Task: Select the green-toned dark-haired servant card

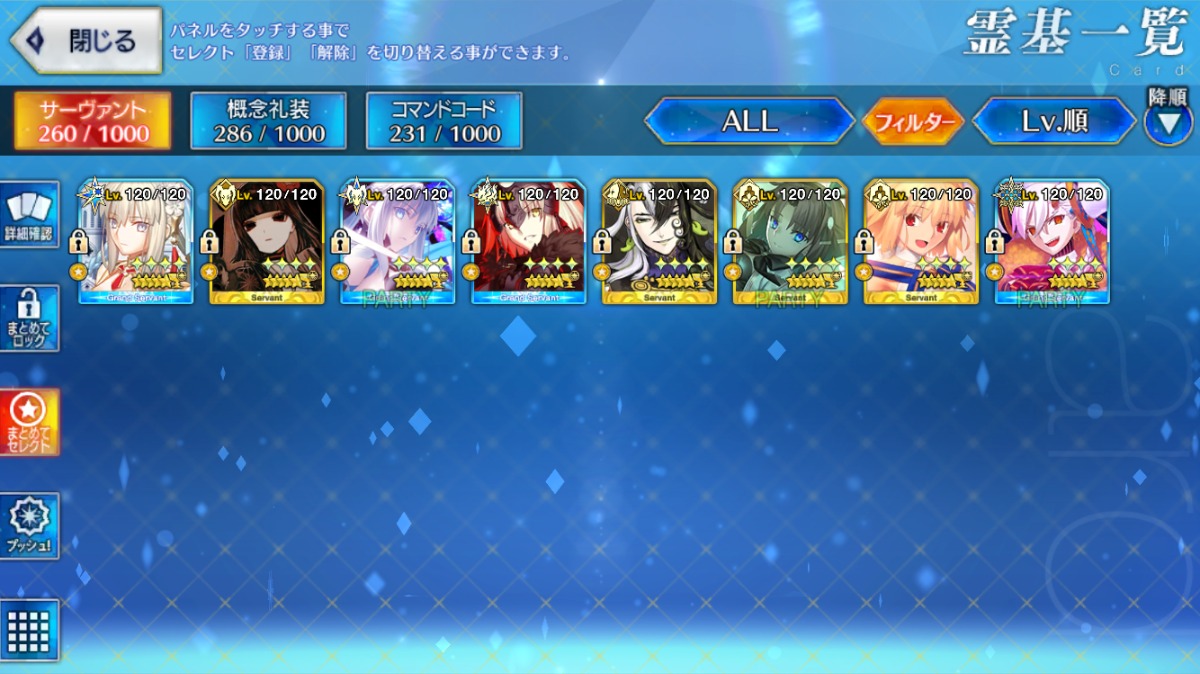Action: pyautogui.click(x=791, y=242)
